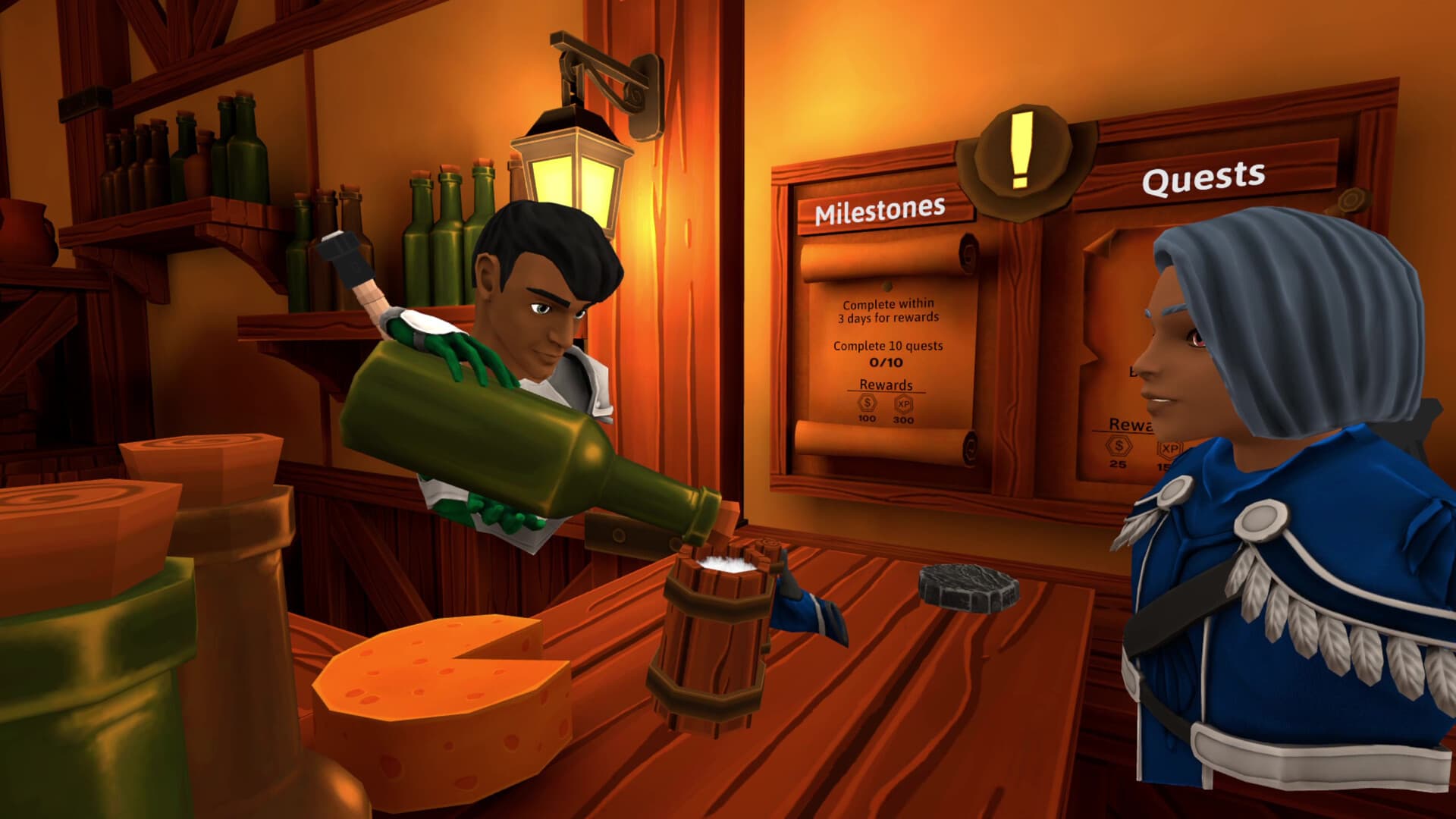The width and height of the screenshot is (1456, 819).
Task: Select the XP icon on the Quests parchment
Action: pos(1170,449)
